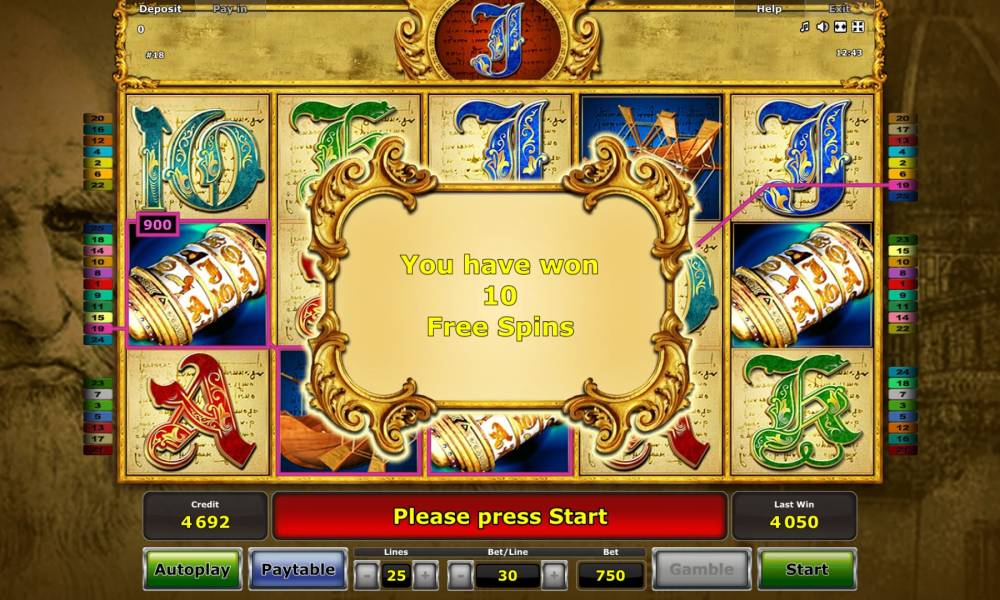Screen dimensions: 1000x600
Task: Click the window-size icon beside the speaker
Action: click(x=840, y=27)
